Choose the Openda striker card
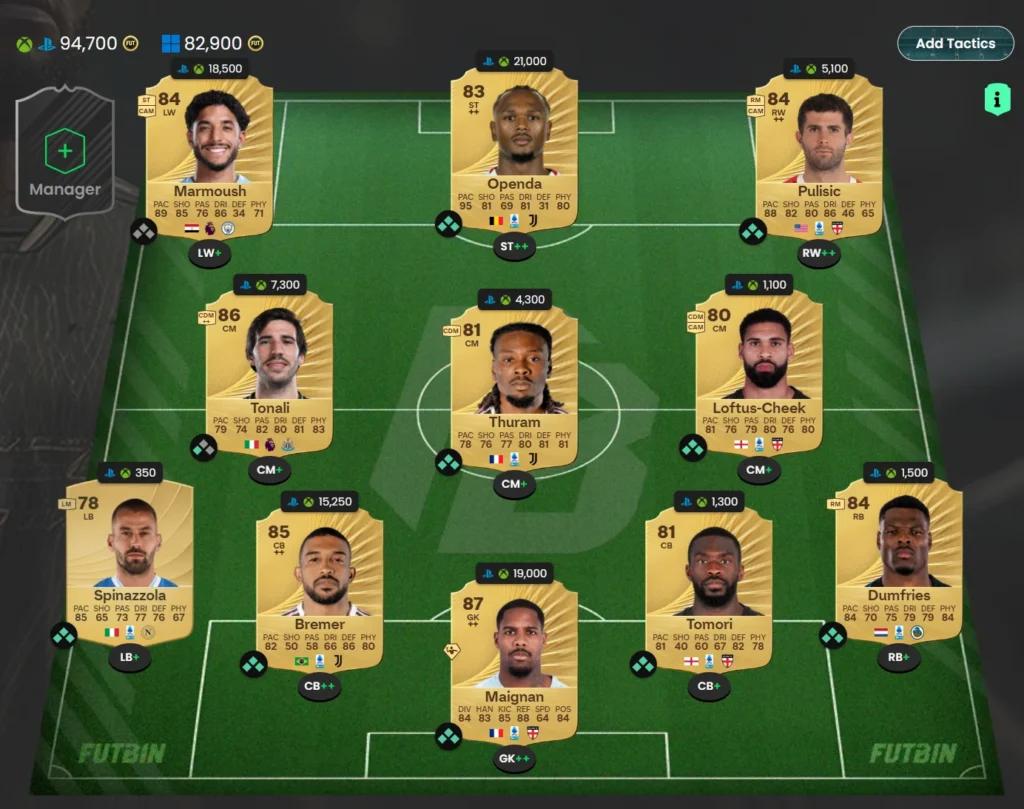 point(514,150)
